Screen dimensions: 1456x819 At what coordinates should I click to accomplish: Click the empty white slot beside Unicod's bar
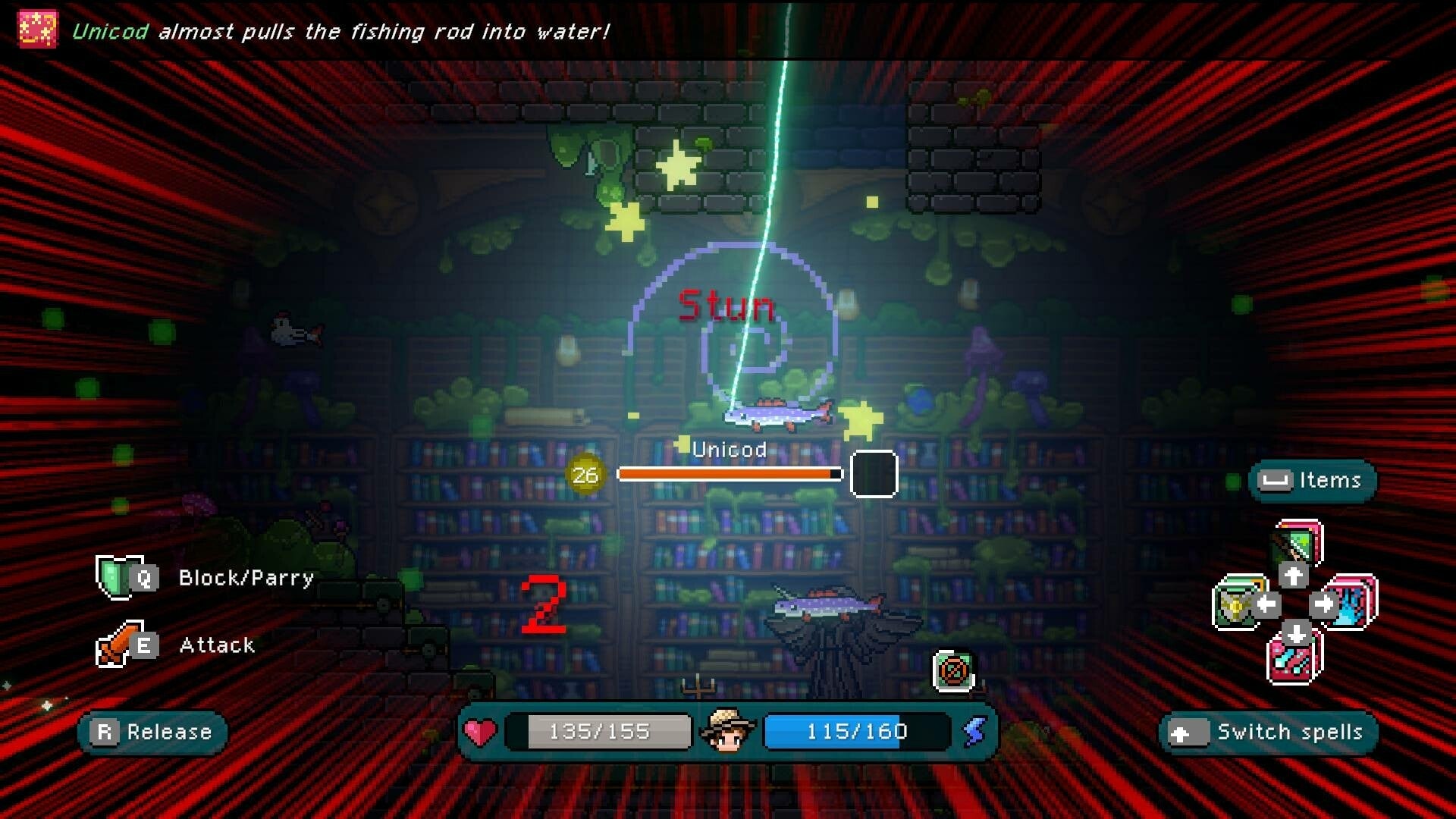tap(874, 474)
